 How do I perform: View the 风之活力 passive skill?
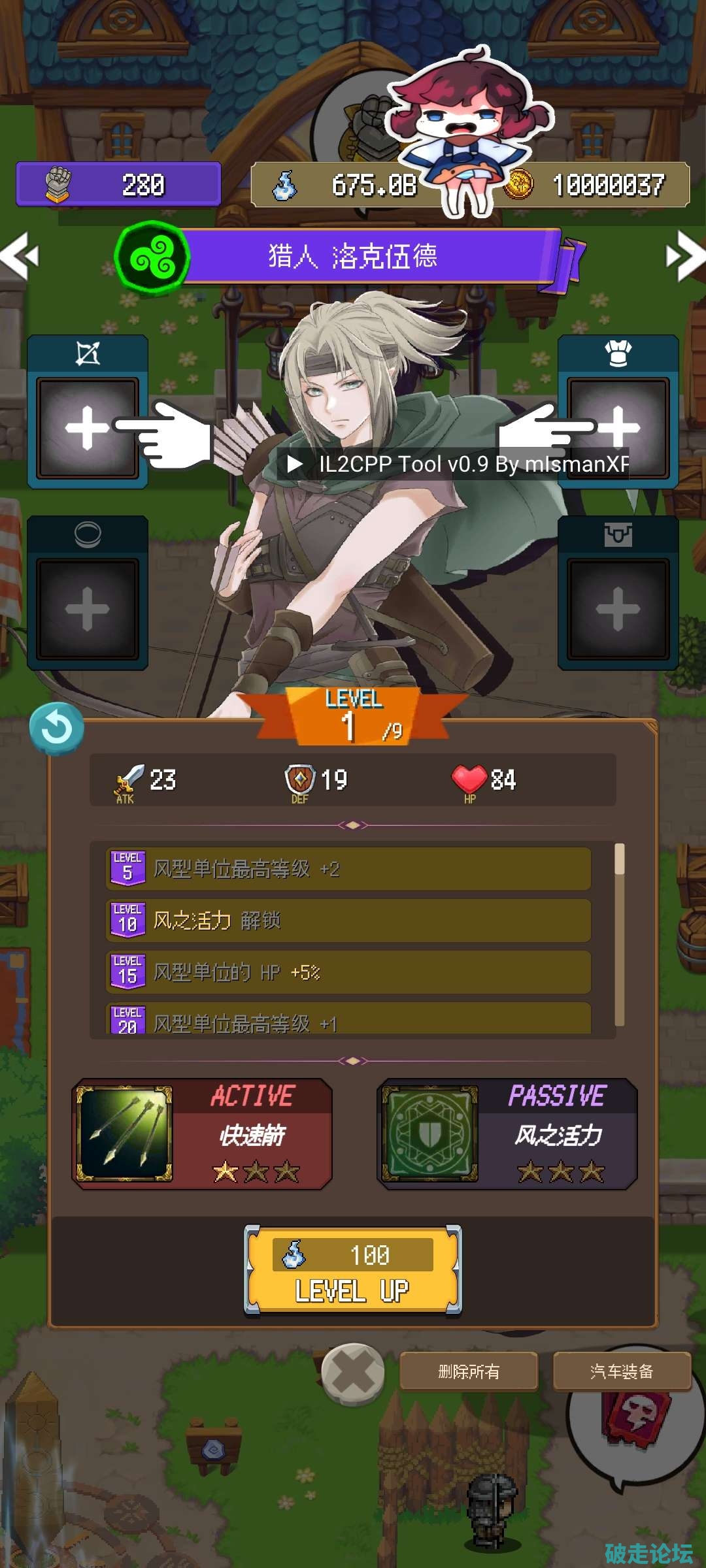507,1134
